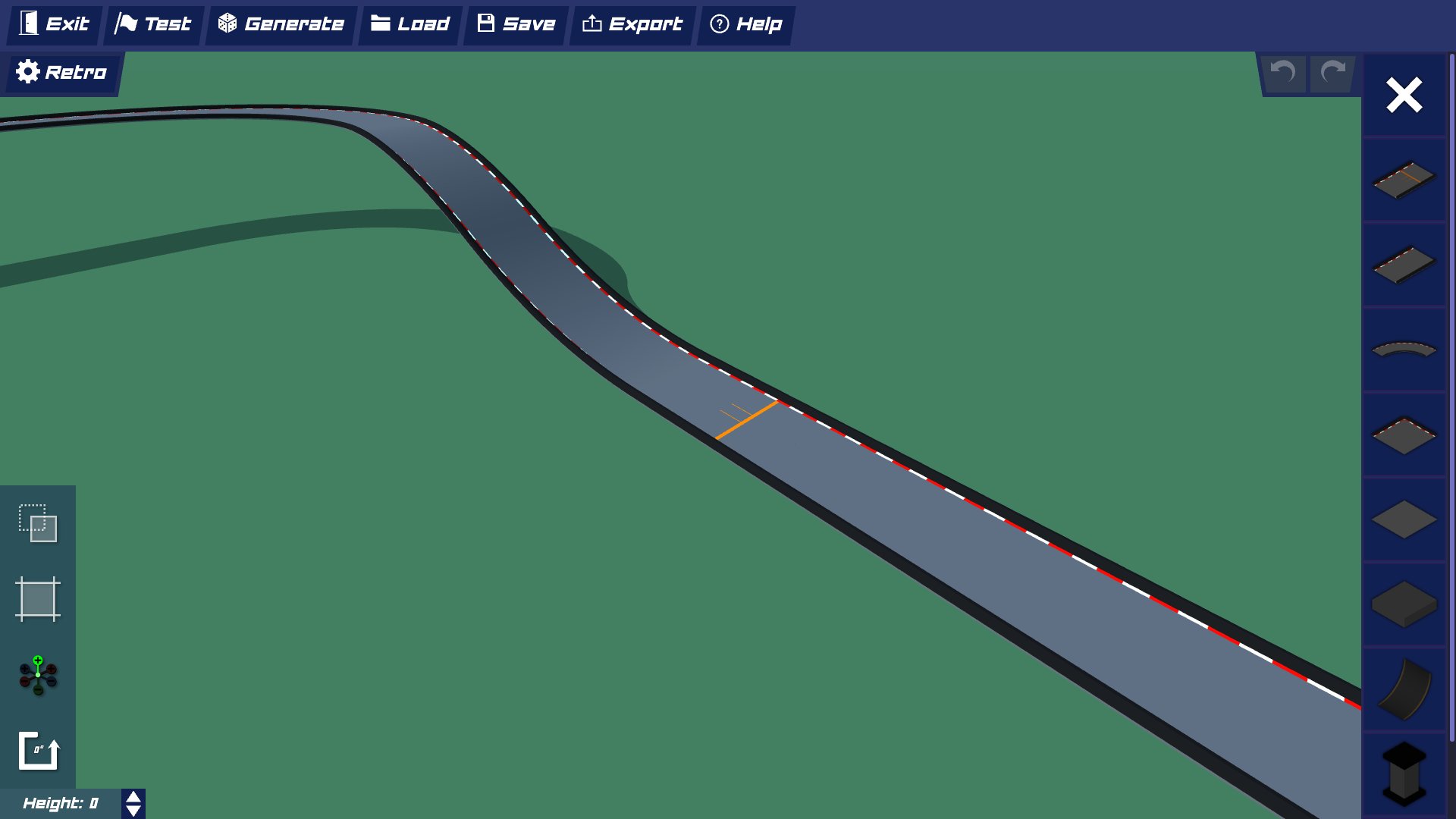Redo the undone action
This screenshot has height=819, width=1456.
click(x=1332, y=72)
